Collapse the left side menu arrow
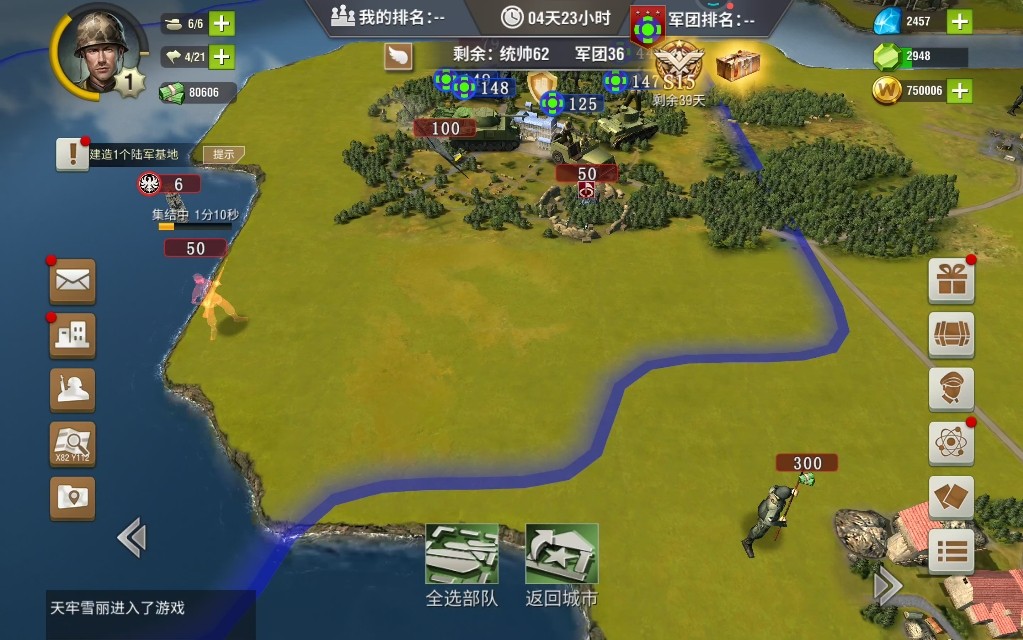Viewport: 1023px width, 640px height. [x=132, y=538]
